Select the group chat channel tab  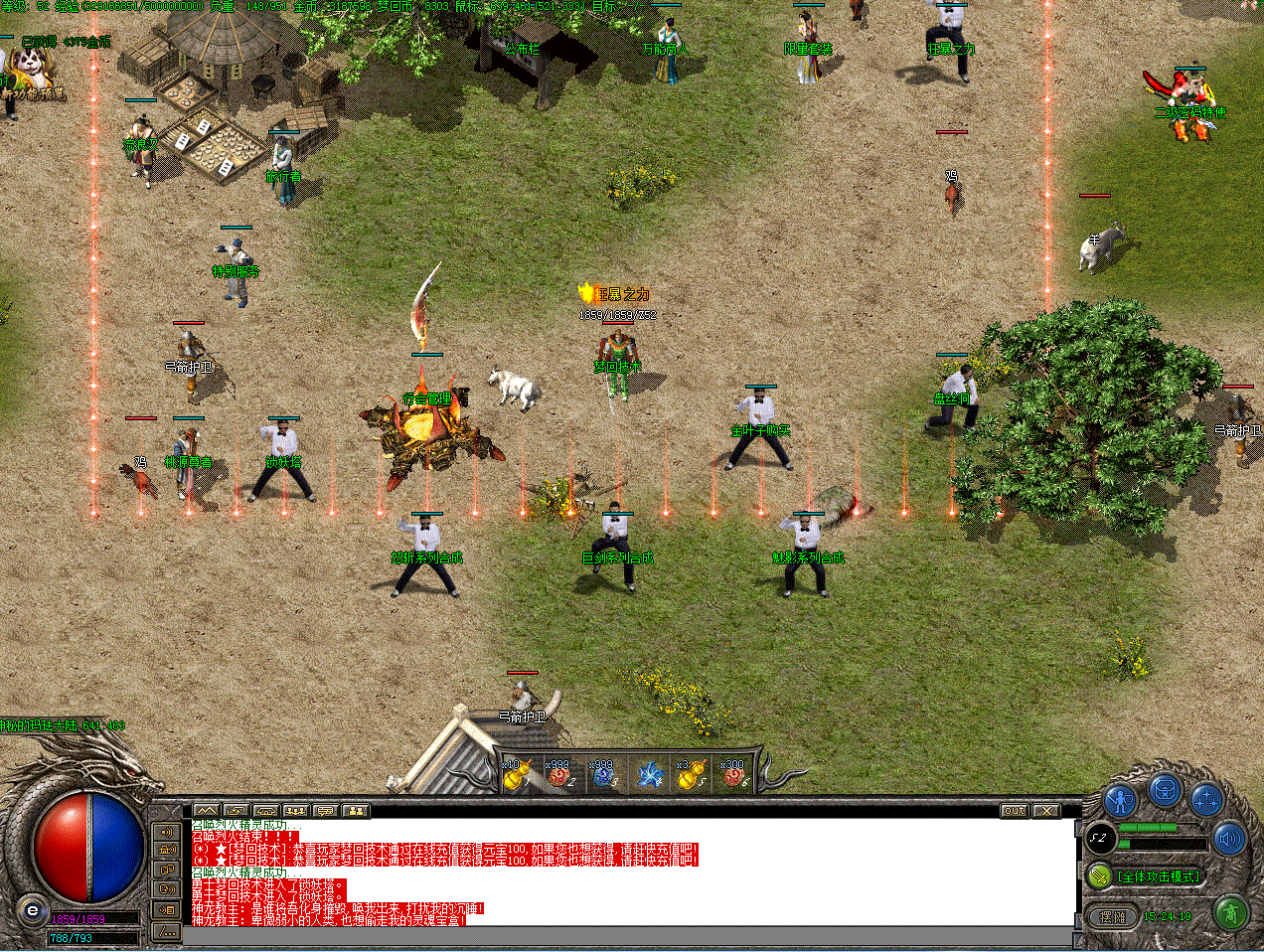click(296, 811)
